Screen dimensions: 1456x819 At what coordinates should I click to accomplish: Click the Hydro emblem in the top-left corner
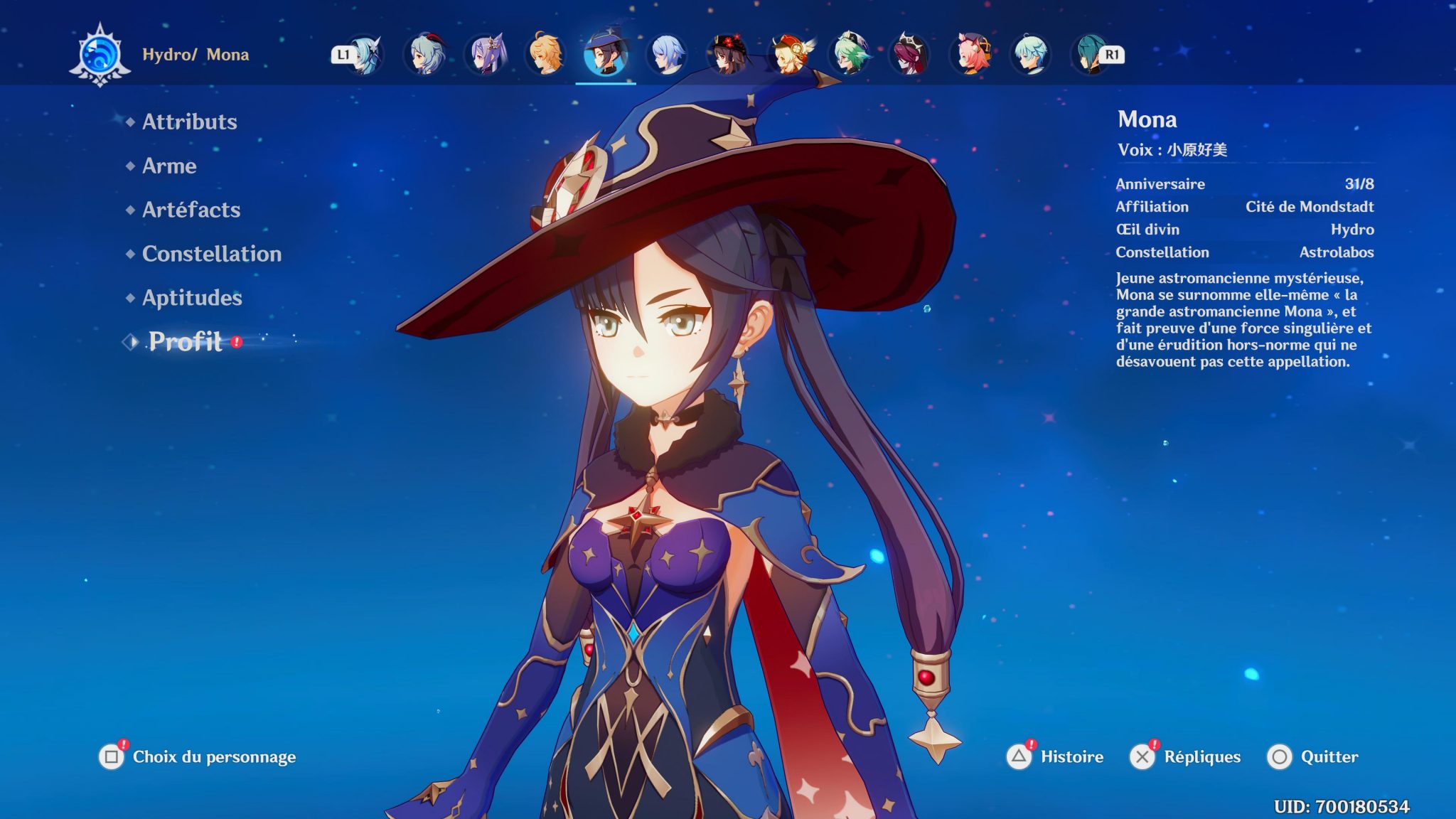pyautogui.click(x=100, y=53)
